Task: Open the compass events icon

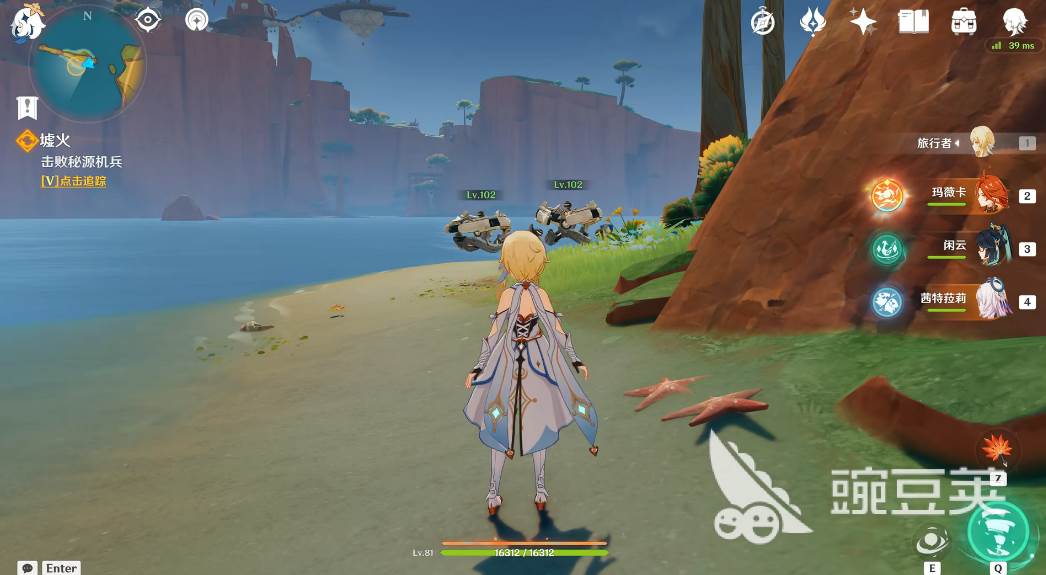Action: pos(764,22)
